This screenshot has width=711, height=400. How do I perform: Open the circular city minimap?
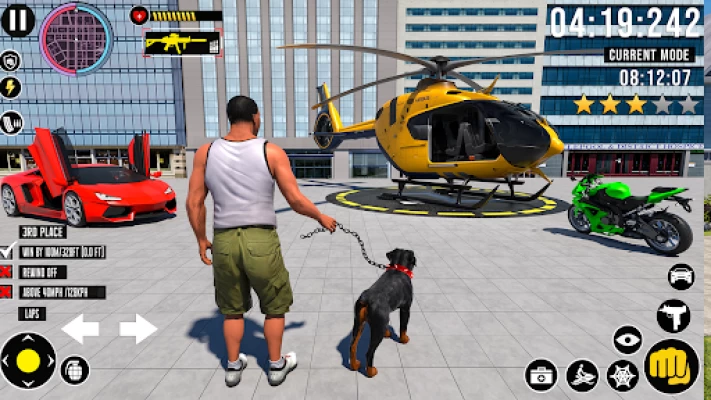tap(76, 39)
